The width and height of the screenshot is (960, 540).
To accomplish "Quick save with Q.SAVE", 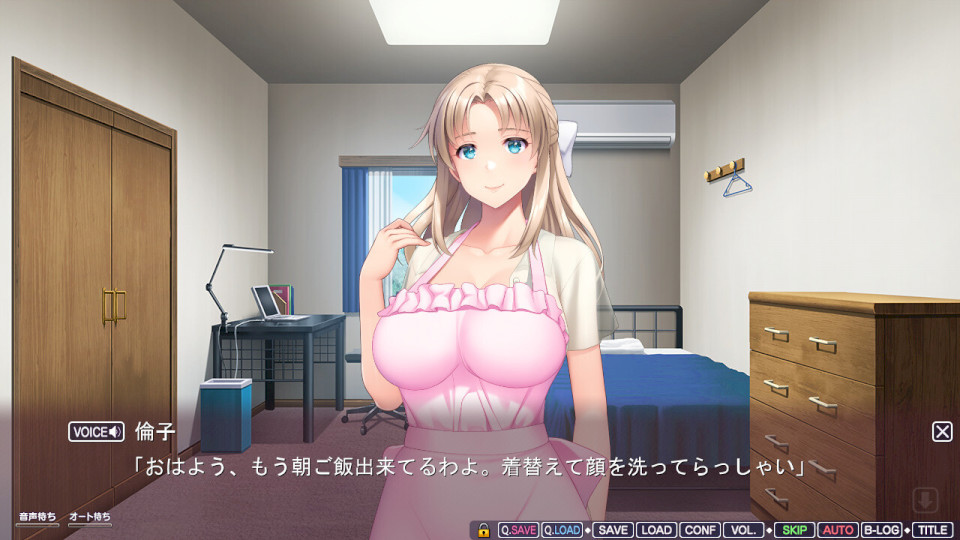I will point(518,530).
